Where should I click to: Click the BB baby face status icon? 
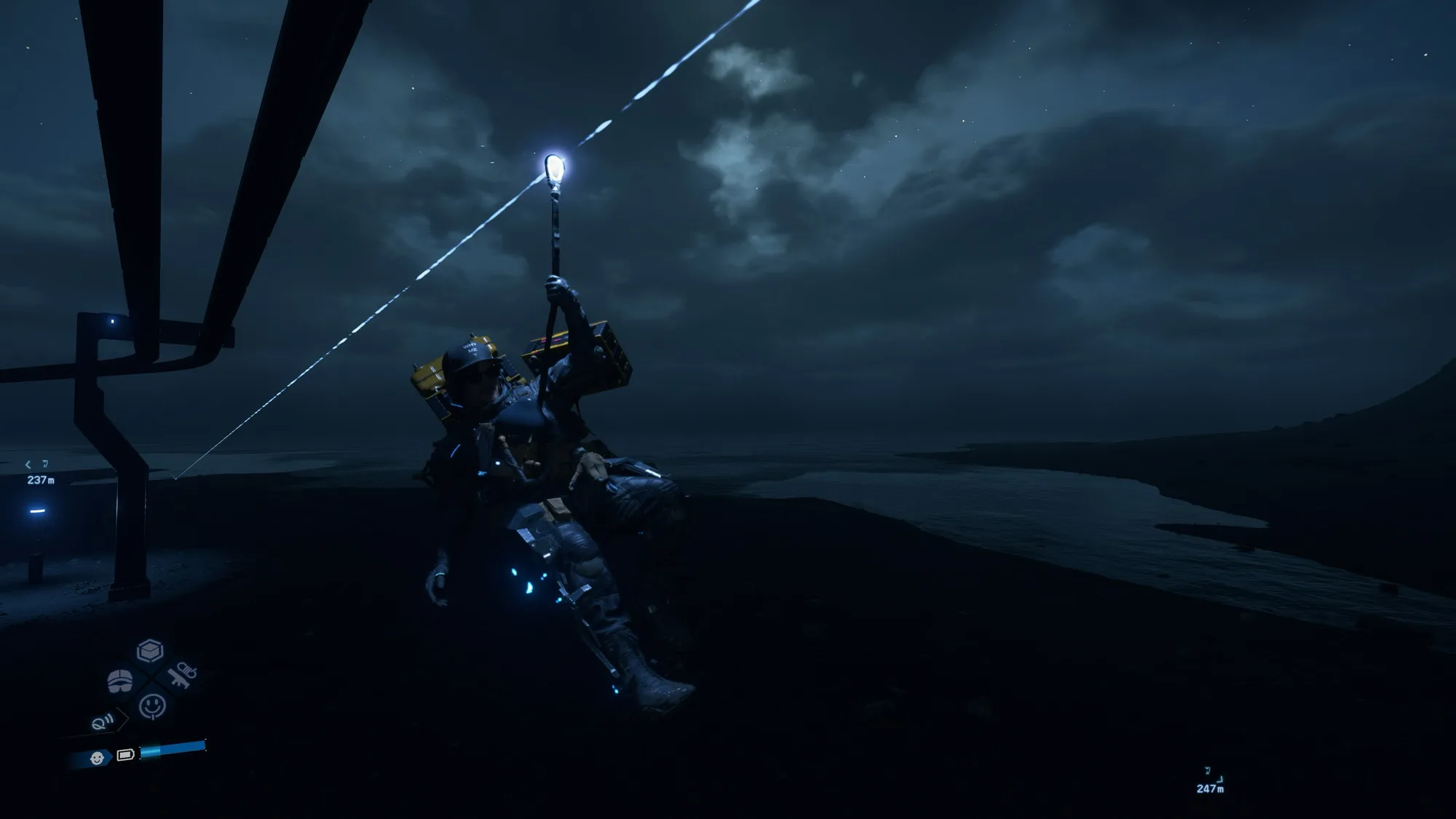tap(97, 759)
